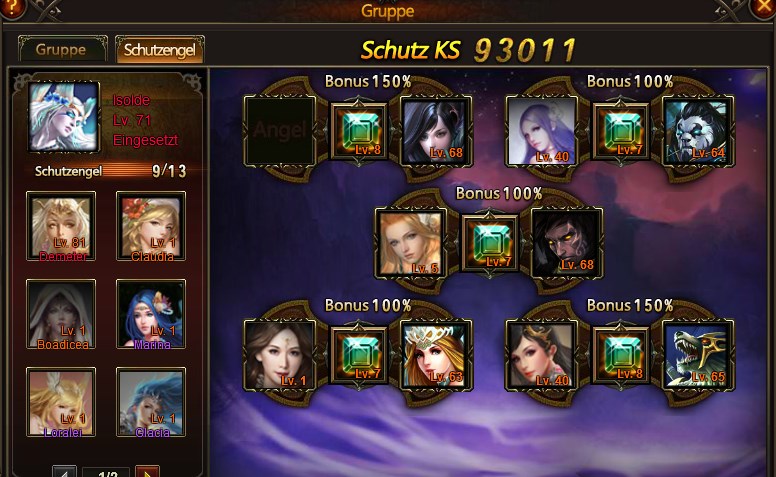Click the Lv. 68 dark-haired woman hero slot
This screenshot has height=477, width=776.
435,130
